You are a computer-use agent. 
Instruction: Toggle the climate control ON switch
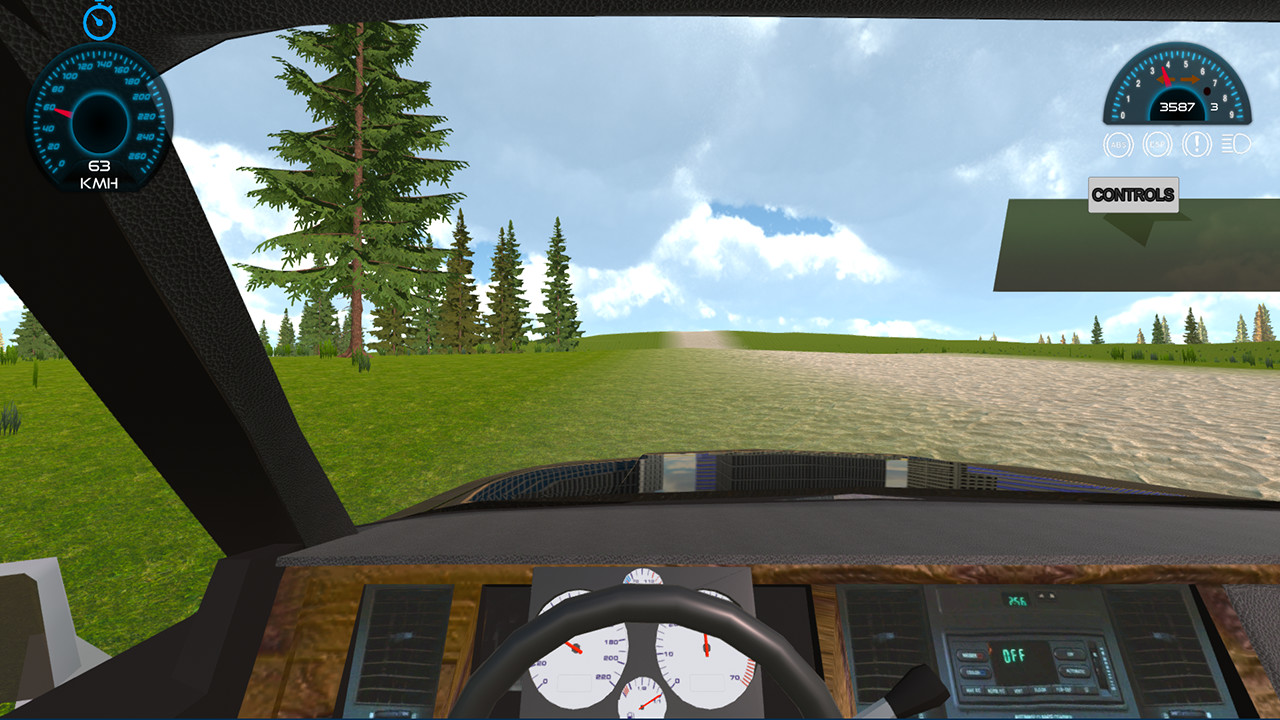(1070, 653)
